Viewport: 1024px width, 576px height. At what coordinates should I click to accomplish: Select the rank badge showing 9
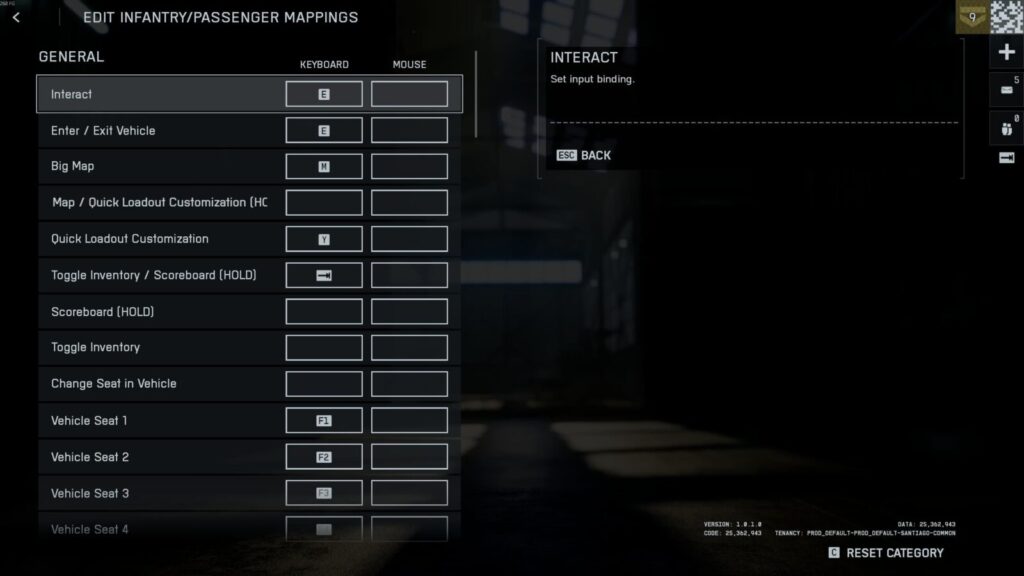pyautogui.click(x=971, y=16)
